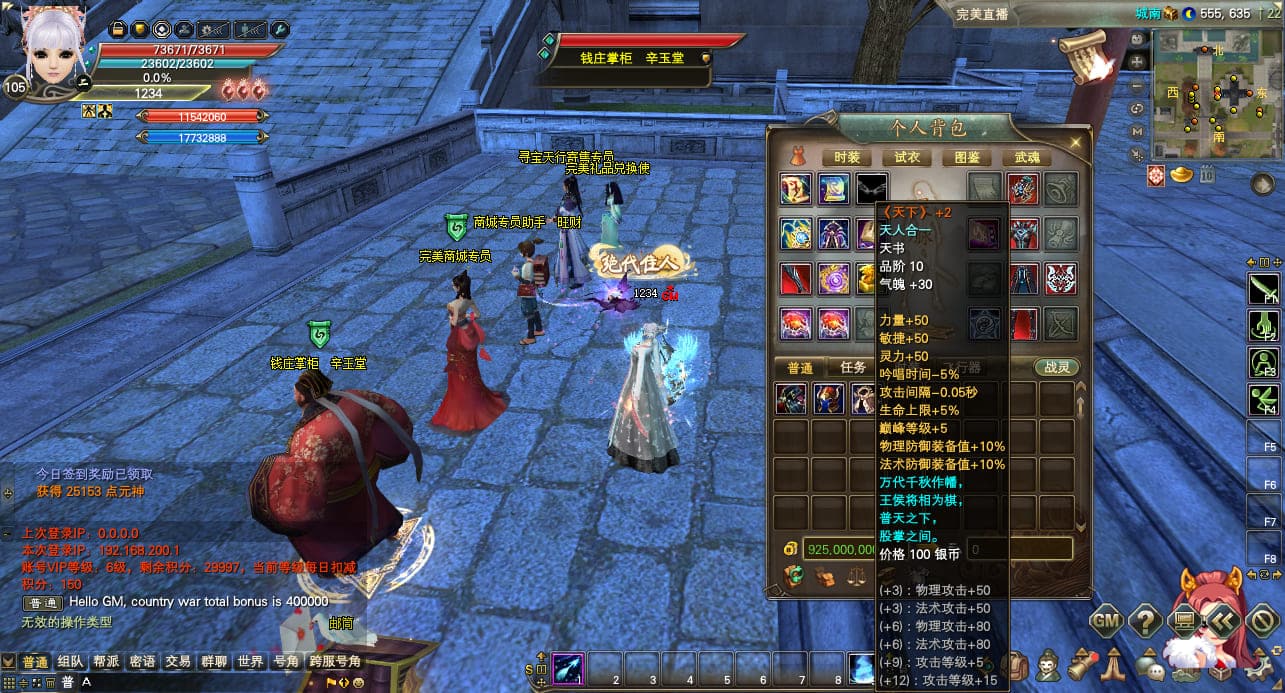The height and width of the screenshot is (693, 1285).
Task: Click the GM button
Action: pyautogui.click(x=1105, y=621)
